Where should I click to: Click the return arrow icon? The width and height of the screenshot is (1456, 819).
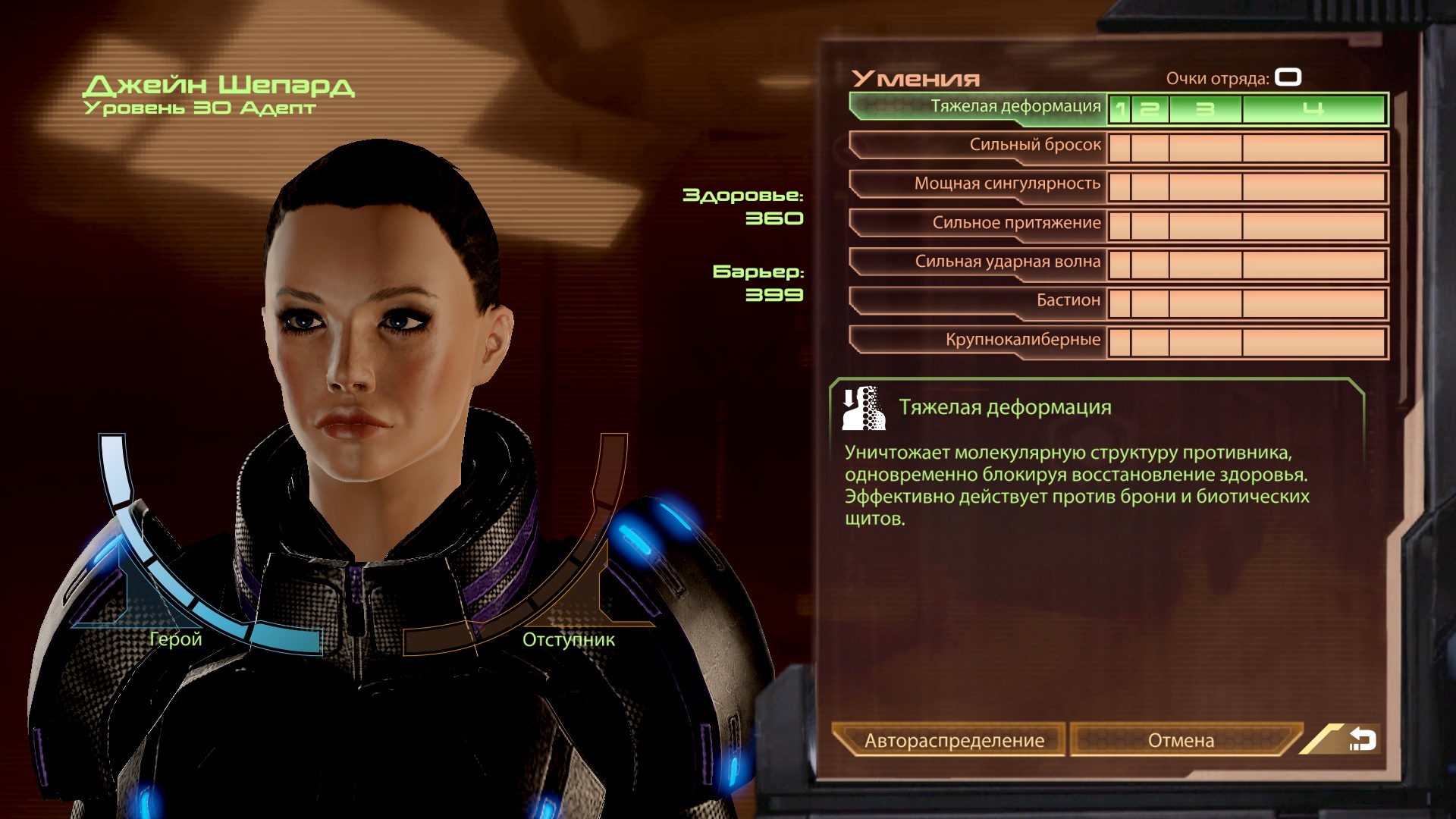point(1362,739)
